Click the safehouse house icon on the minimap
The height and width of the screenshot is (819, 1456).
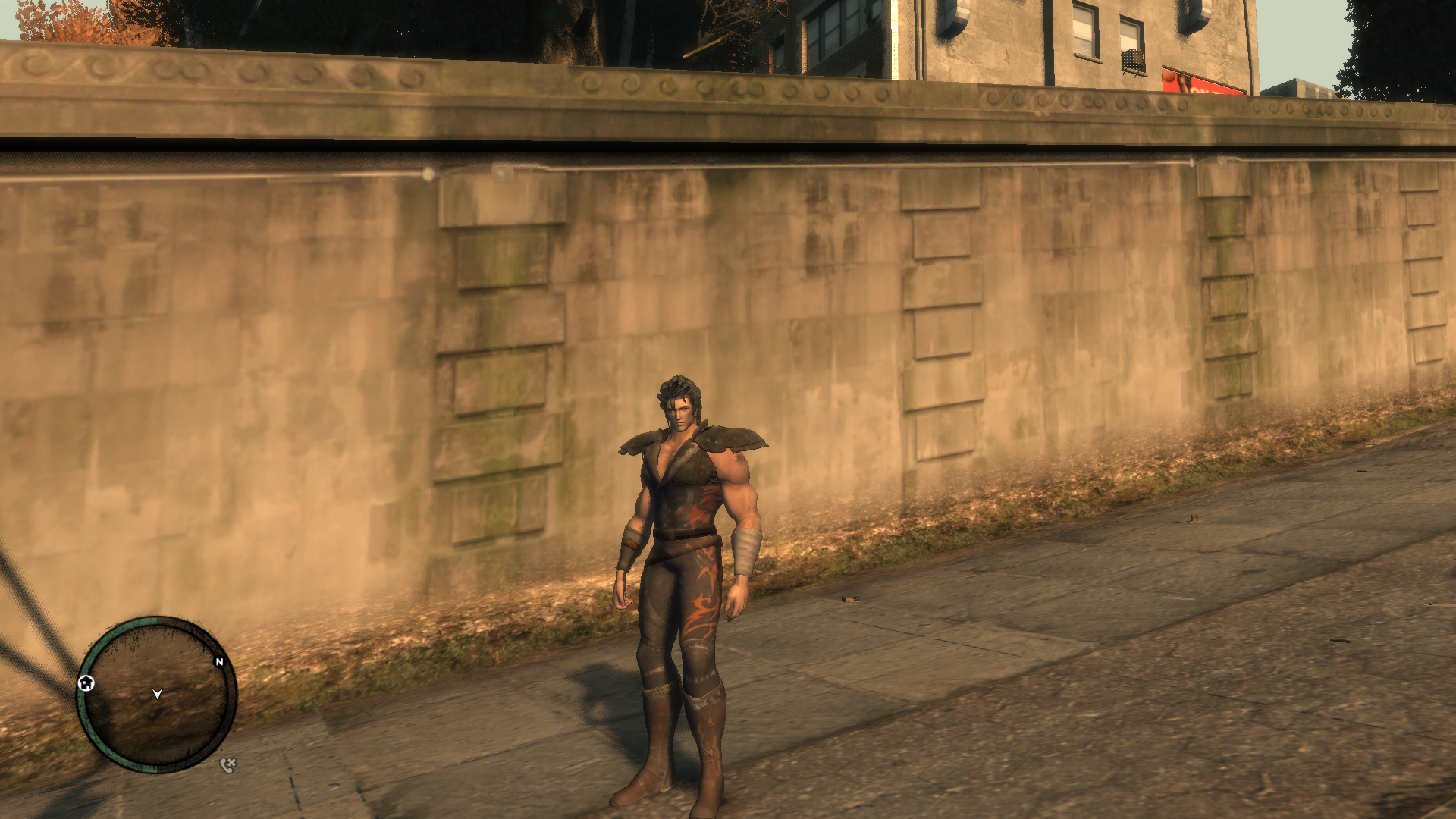pos(86,683)
